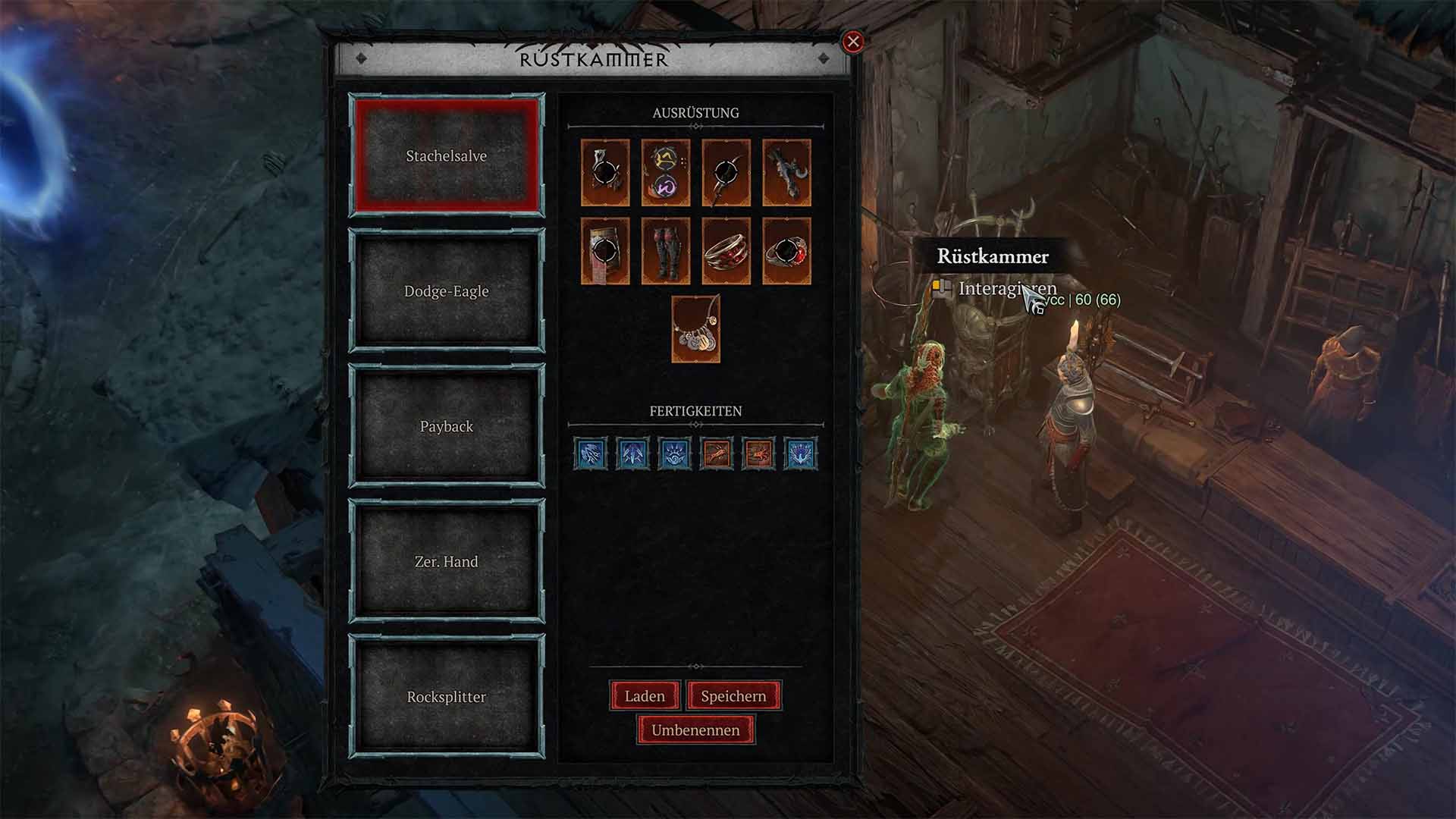Select the helm slot in the top-left equipment row
The image size is (1456, 819).
coord(603,173)
